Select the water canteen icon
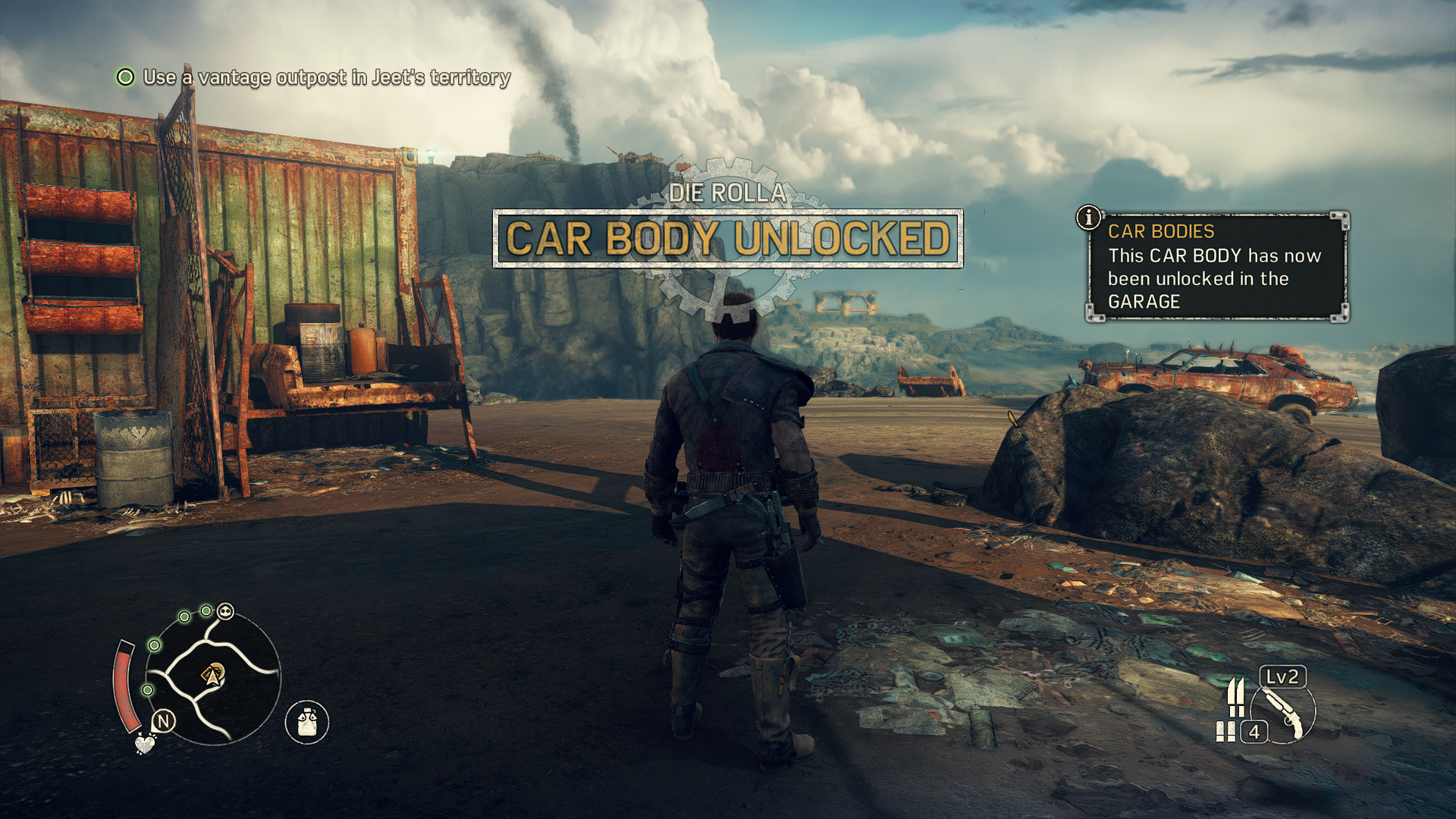The height and width of the screenshot is (819, 1456). (306, 721)
